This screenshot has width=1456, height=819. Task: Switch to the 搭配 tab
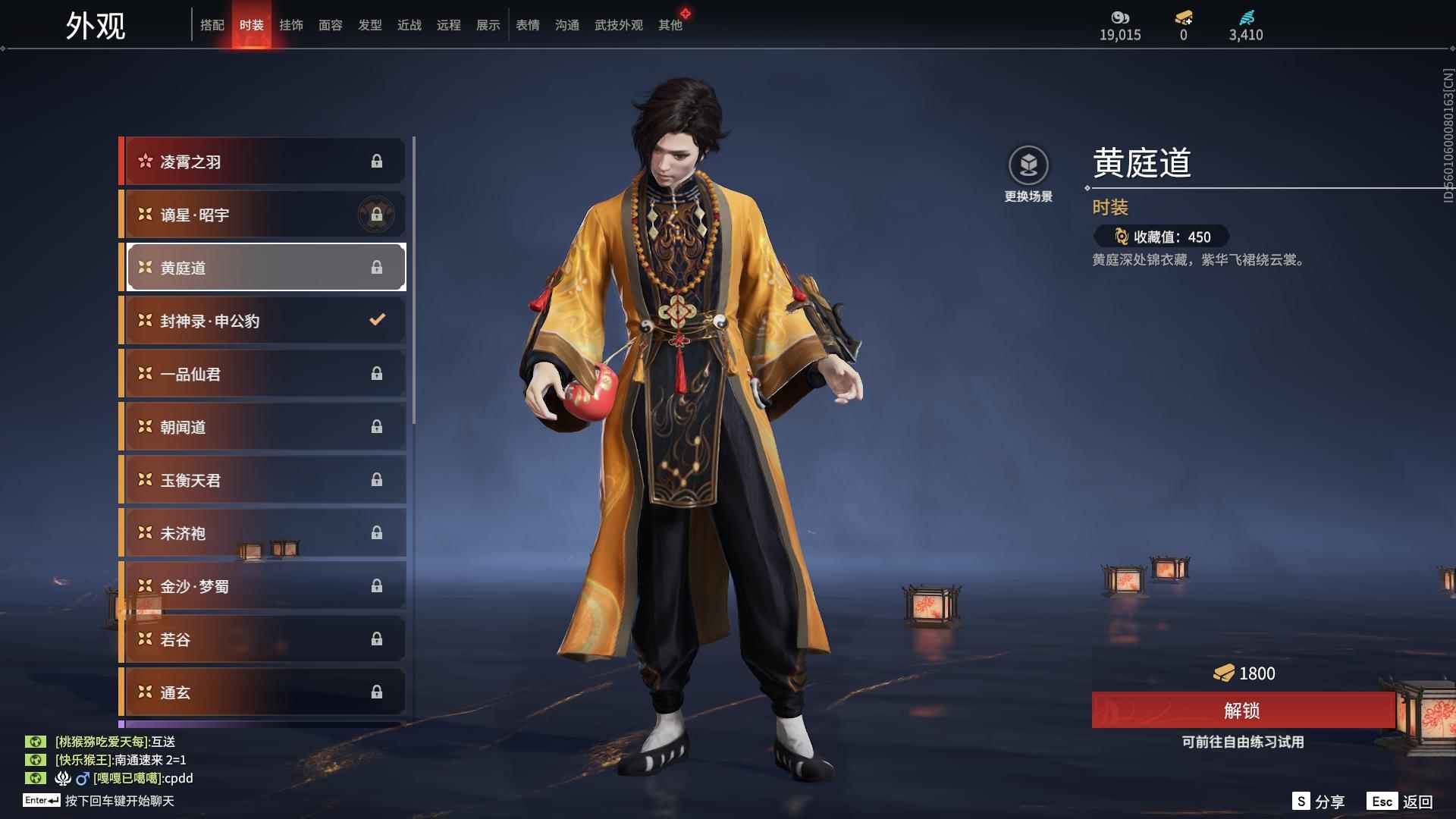[213, 24]
